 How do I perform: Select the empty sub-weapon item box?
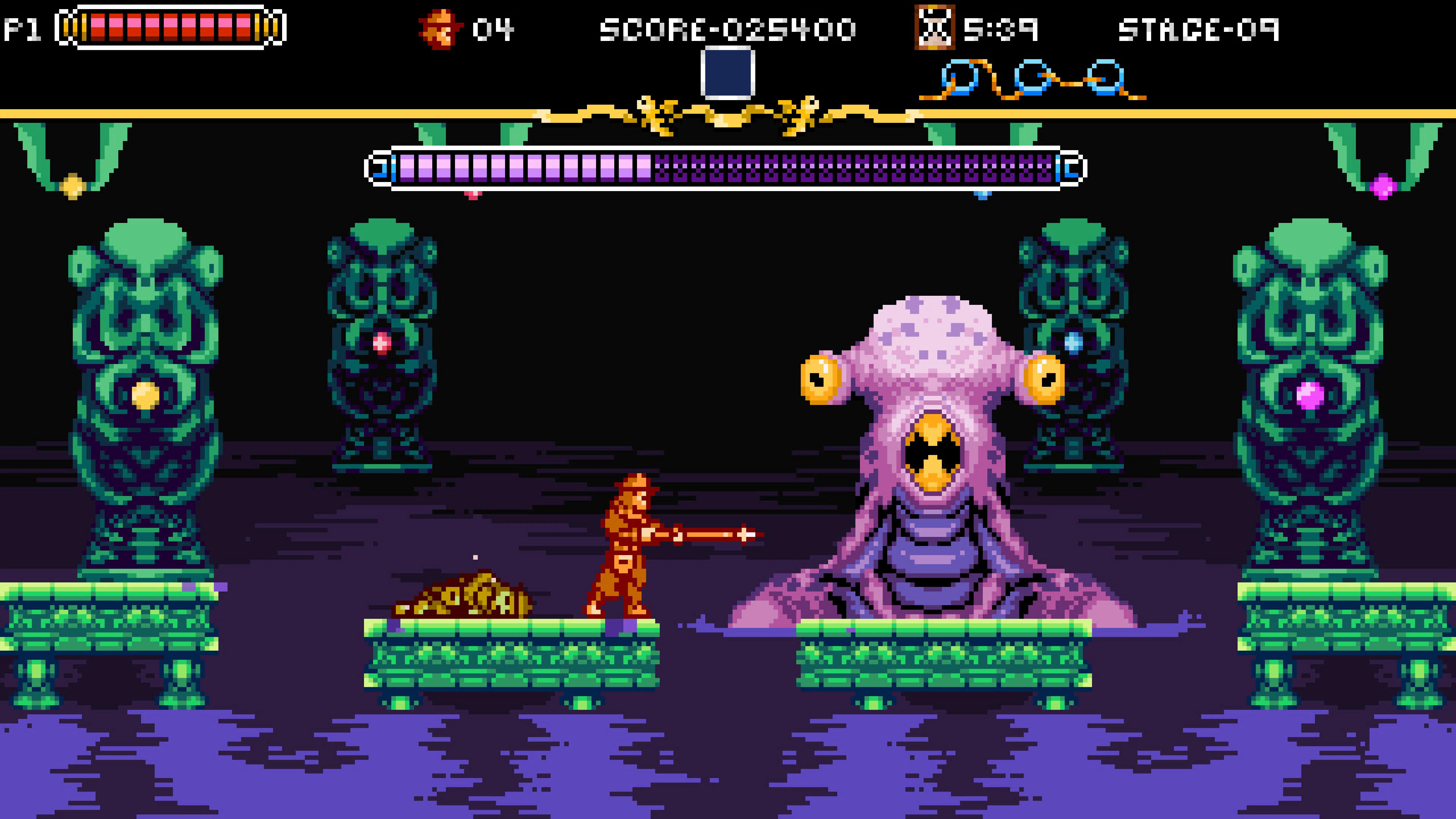(728, 73)
